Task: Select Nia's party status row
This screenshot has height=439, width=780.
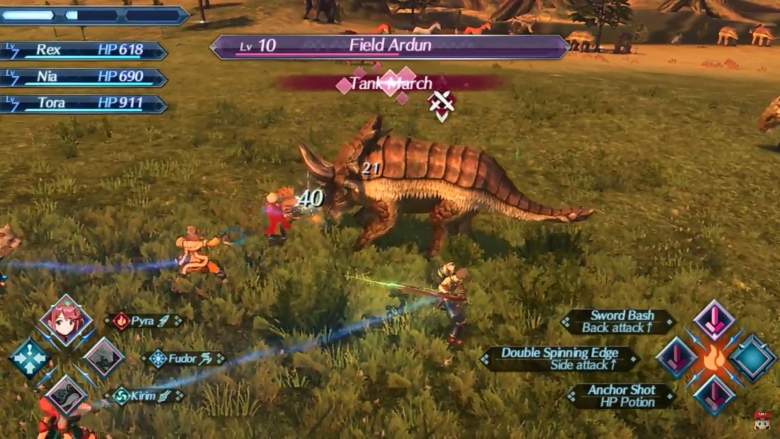Action: tap(84, 77)
